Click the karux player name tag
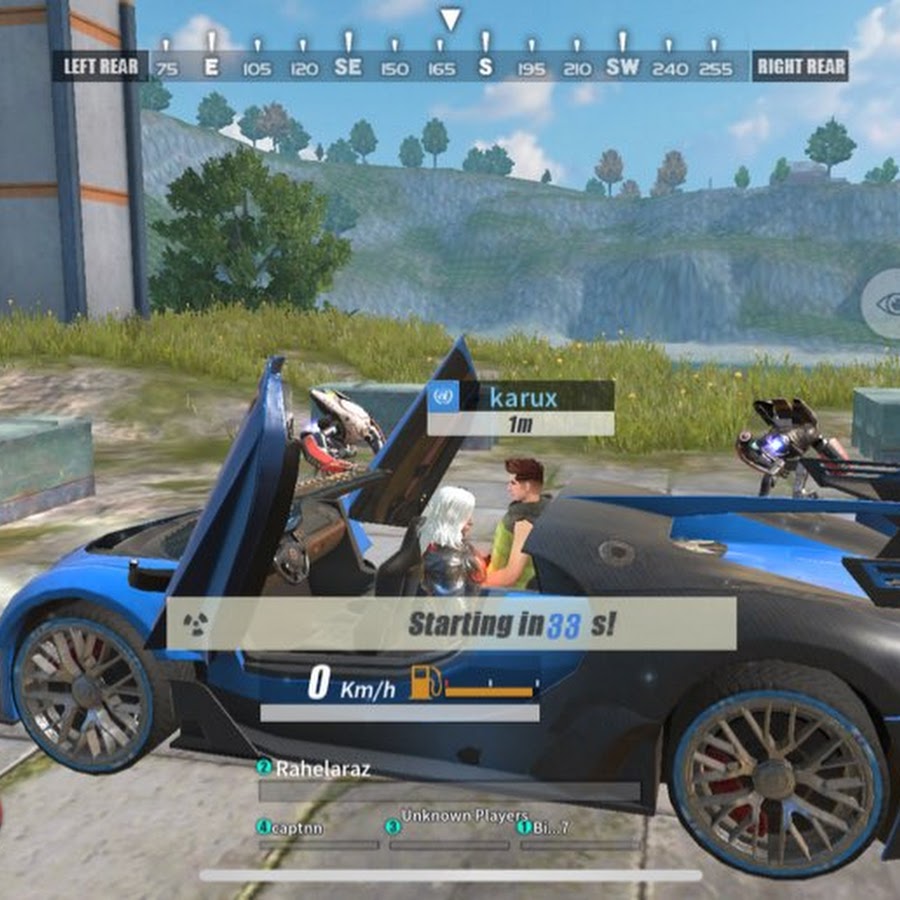900x900 pixels. [x=521, y=397]
